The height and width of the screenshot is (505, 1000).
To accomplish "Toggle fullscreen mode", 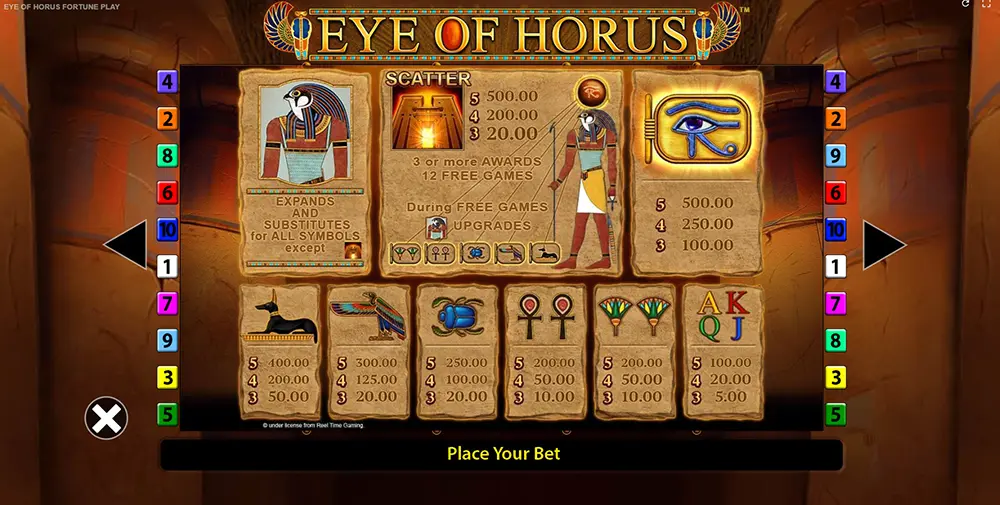I will 986,5.
